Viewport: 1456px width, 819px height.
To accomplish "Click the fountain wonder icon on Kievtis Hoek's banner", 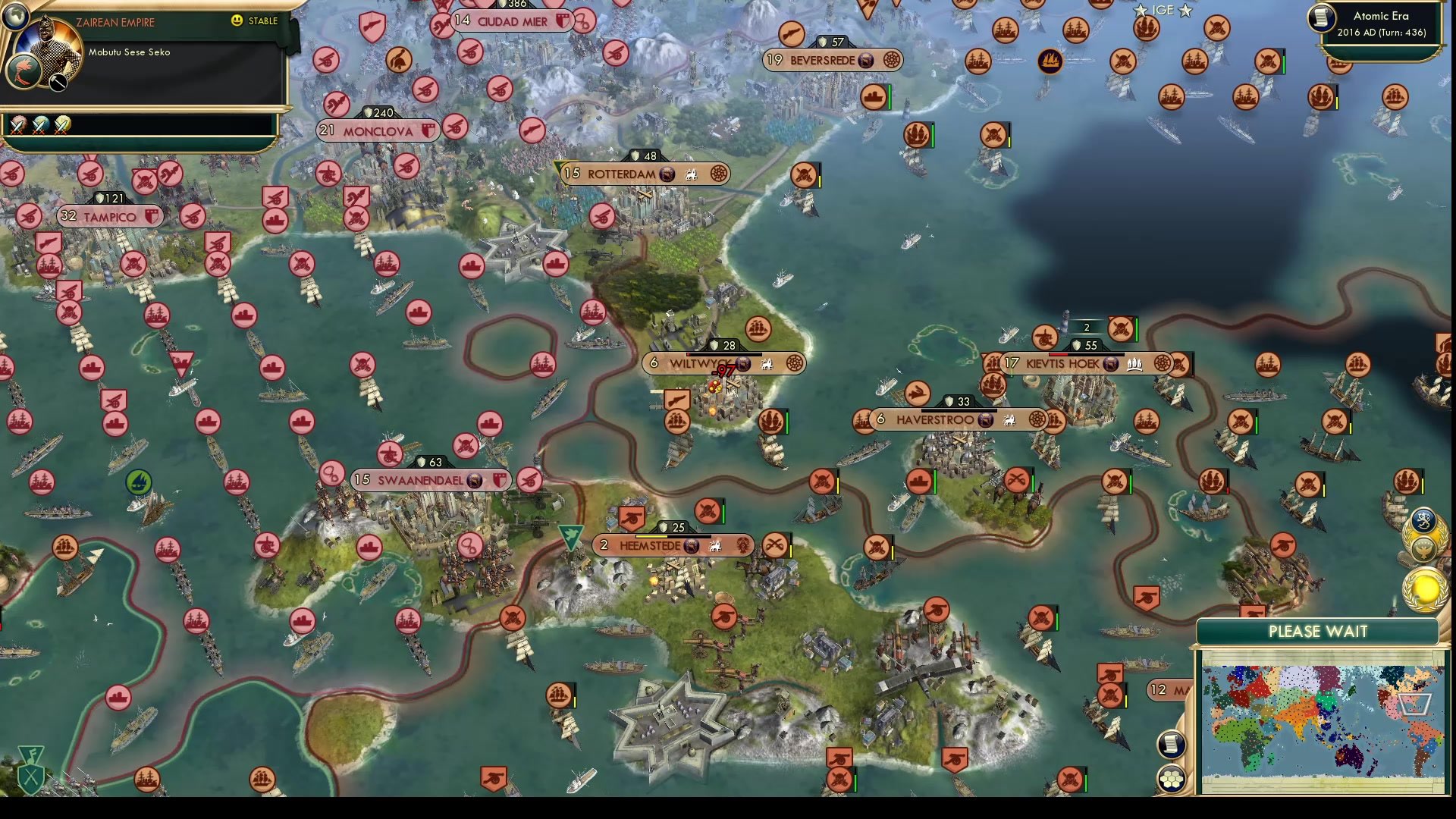I will [x=1134, y=364].
